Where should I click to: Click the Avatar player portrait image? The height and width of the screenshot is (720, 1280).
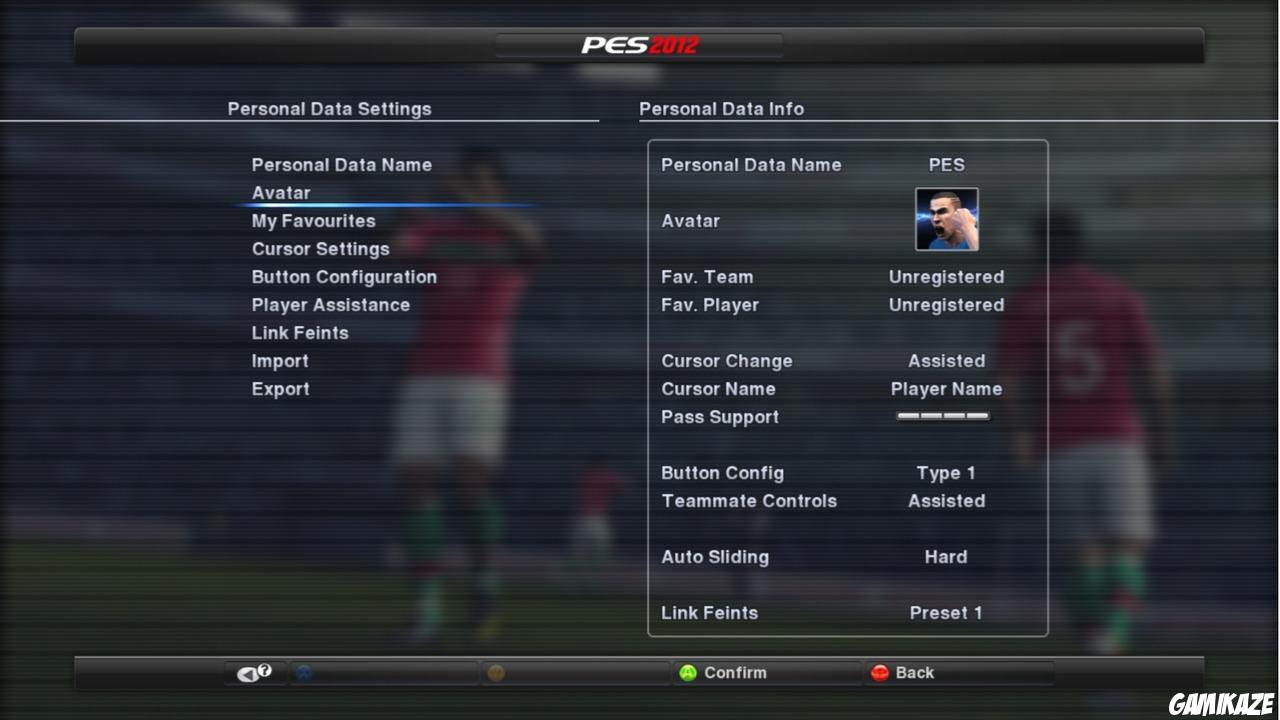pyautogui.click(x=945, y=219)
